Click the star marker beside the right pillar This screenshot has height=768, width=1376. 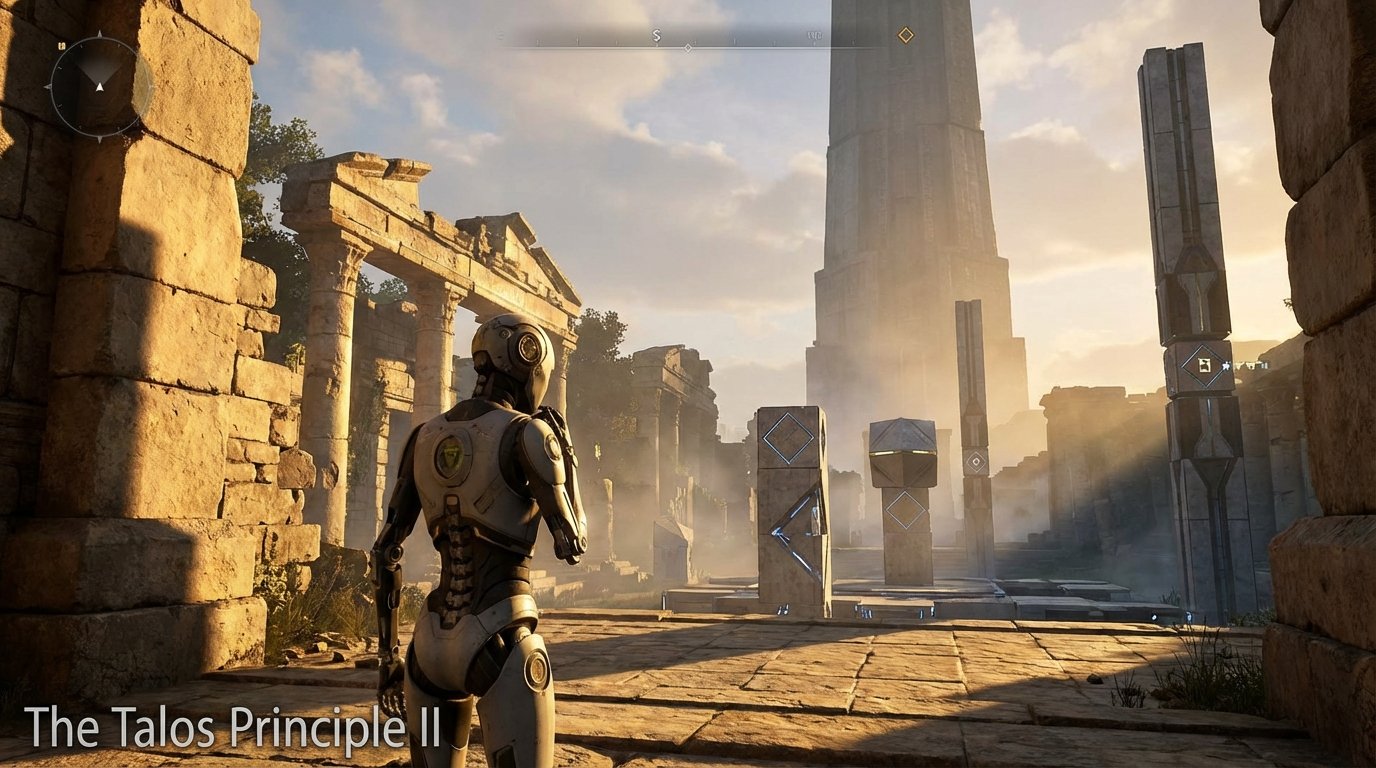pyautogui.click(x=1226, y=365)
